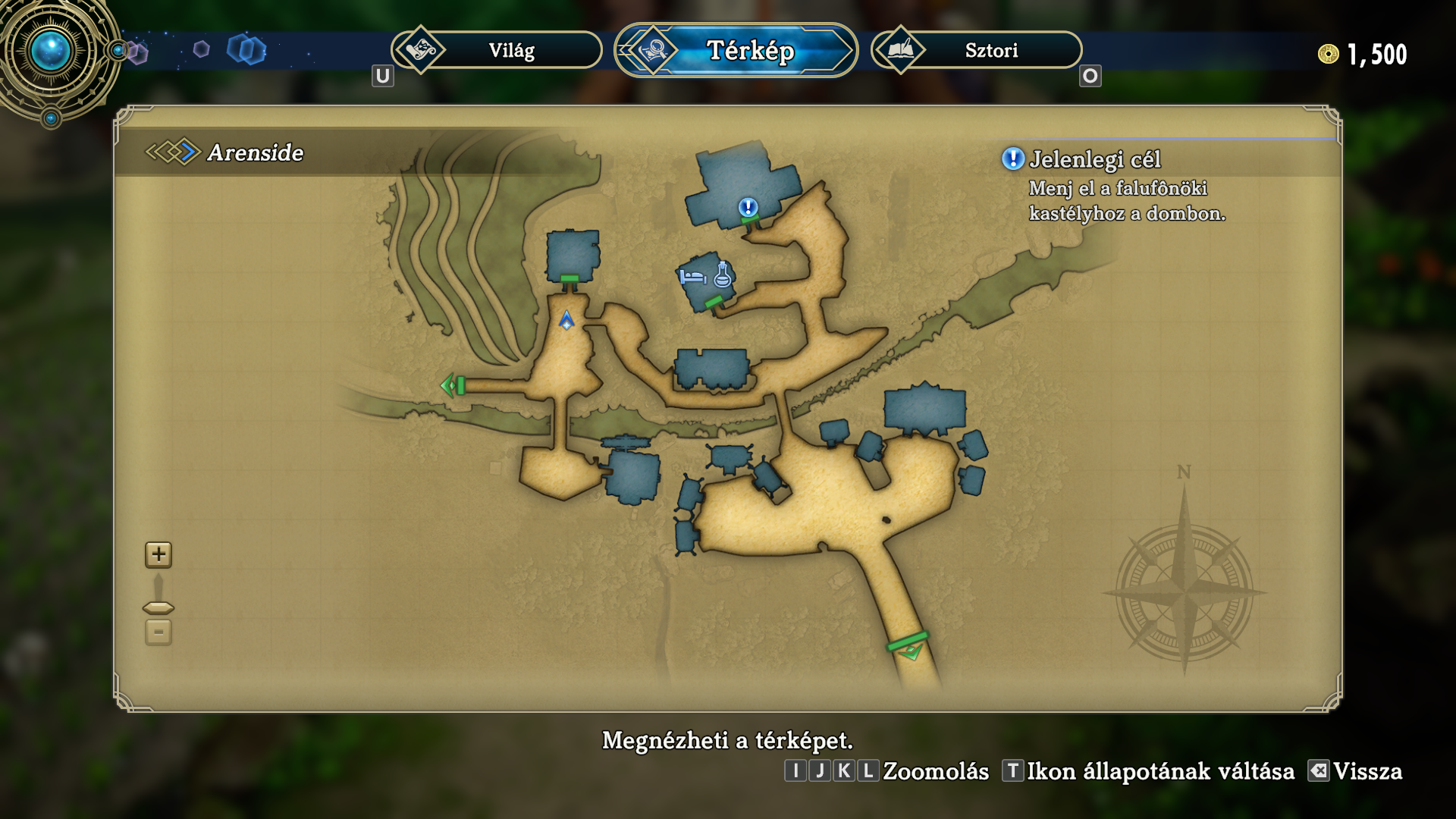Click the blue orb emblem in the corner
Viewport: 1456px width, 819px height.
pyautogui.click(x=51, y=52)
